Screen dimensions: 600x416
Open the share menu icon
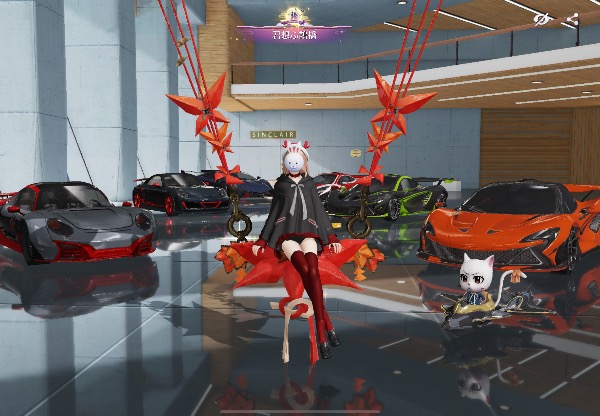coord(571,19)
